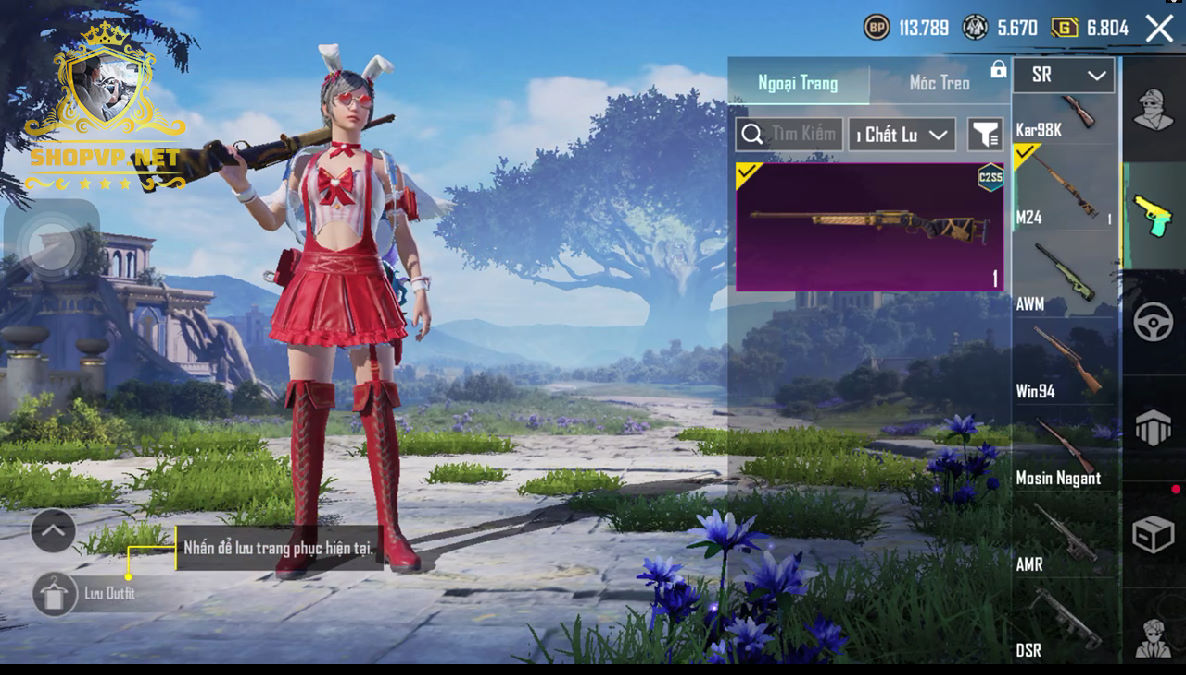Expand the SR weapon type dropdown
This screenshot has height=675, width=1186.
1064,75
